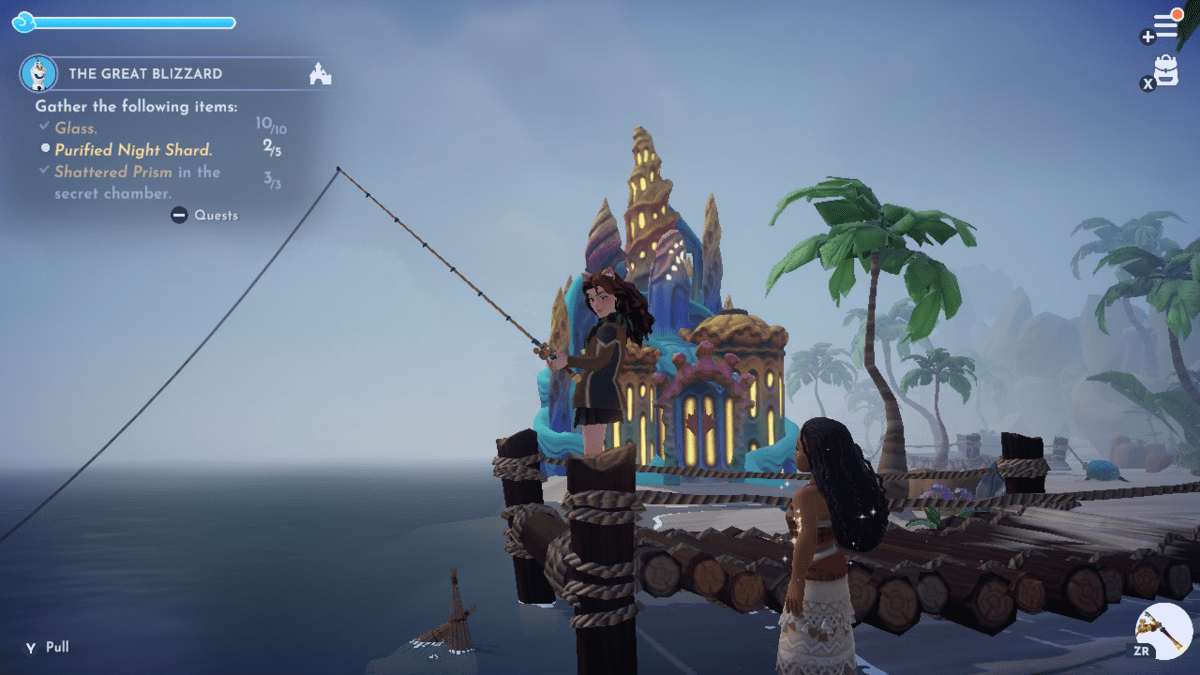Open the backpack inventory icon

1165,71
